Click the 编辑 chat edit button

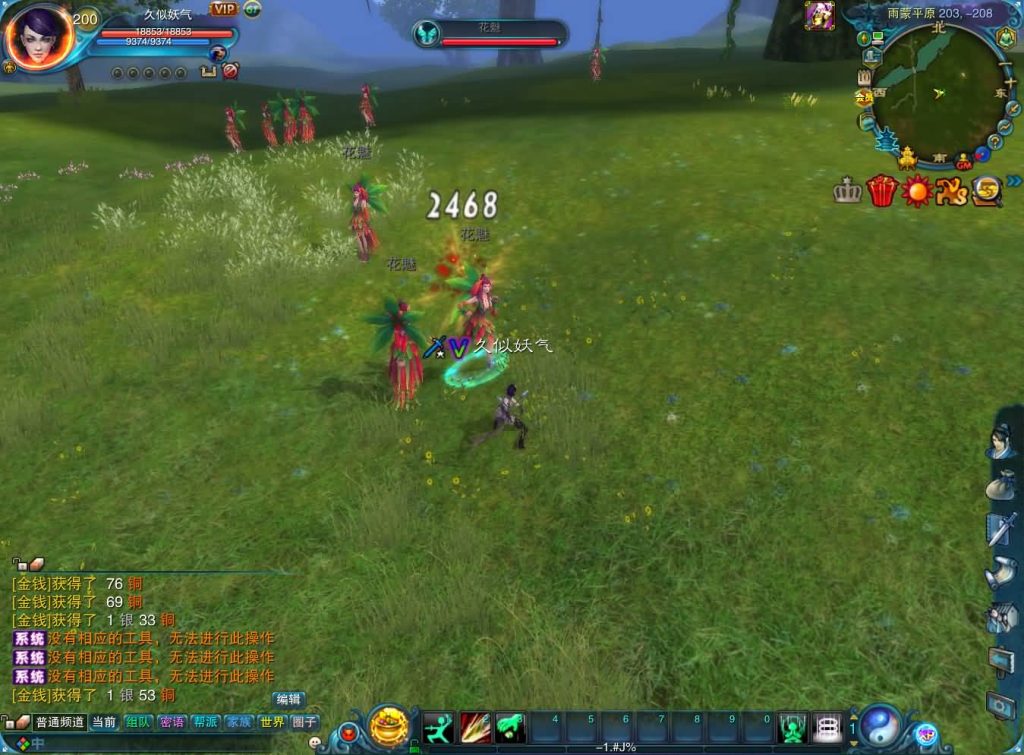pyautogui.click(x=288, y=699)
